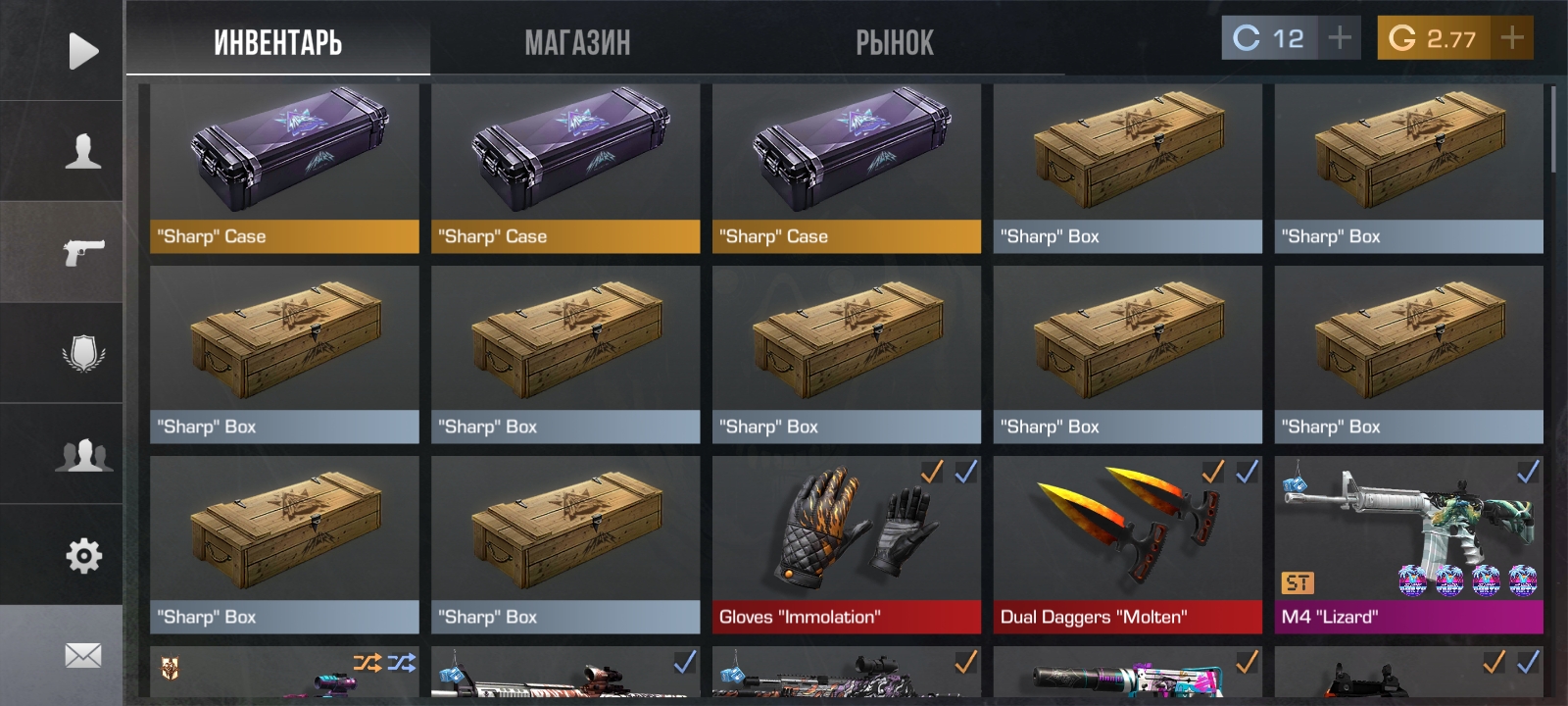The image size is (1568, 706).
Task: Tap the play arrow button
Action: (x=83, y=51)
